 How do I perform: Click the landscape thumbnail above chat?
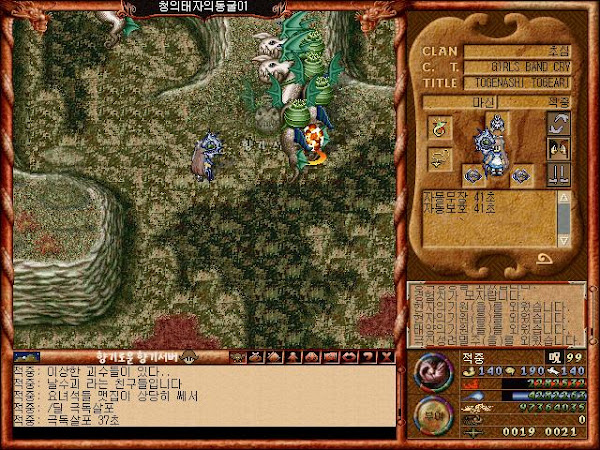pos(26,356)
